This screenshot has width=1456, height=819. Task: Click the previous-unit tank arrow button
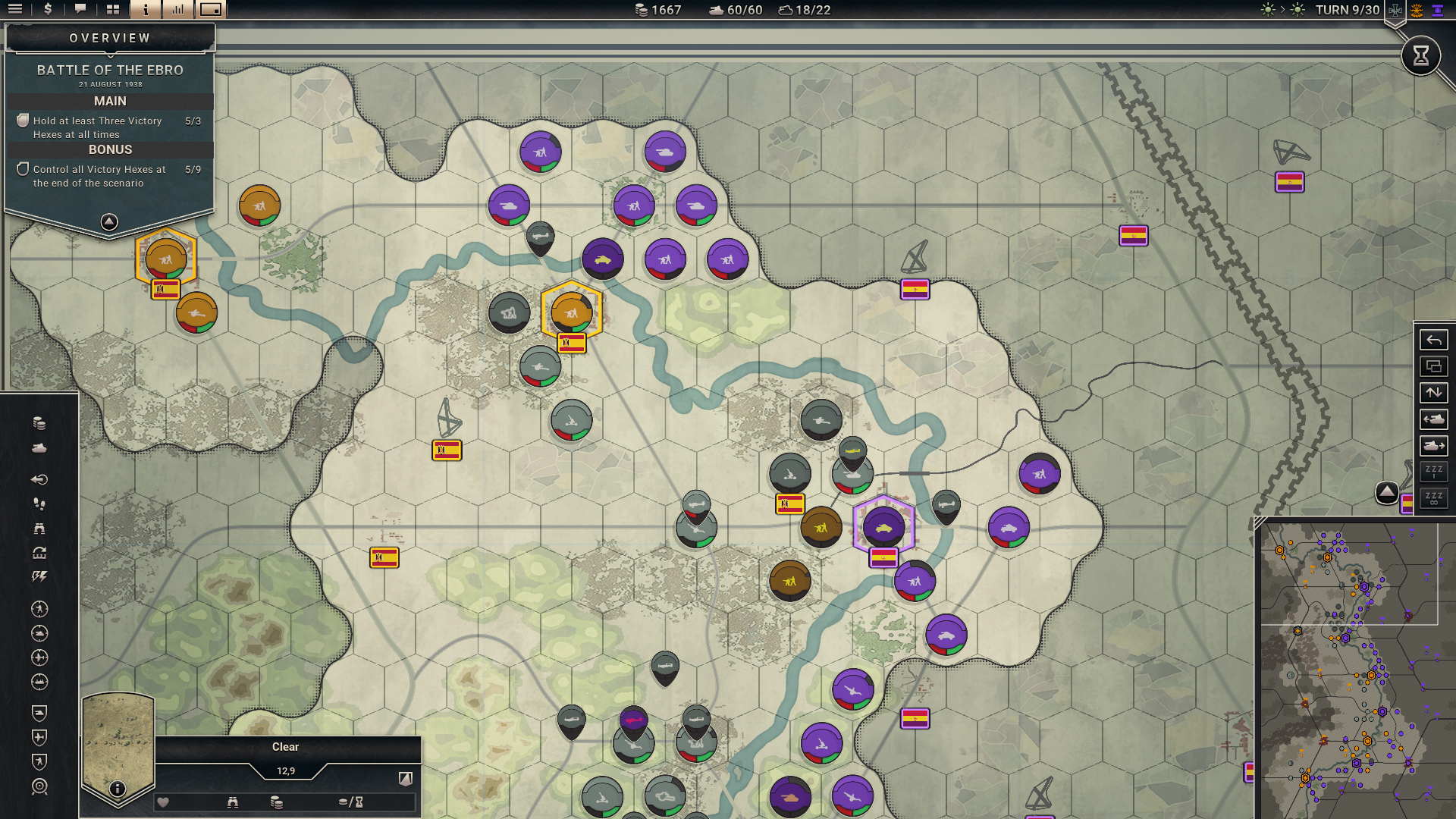[1433, 419]
